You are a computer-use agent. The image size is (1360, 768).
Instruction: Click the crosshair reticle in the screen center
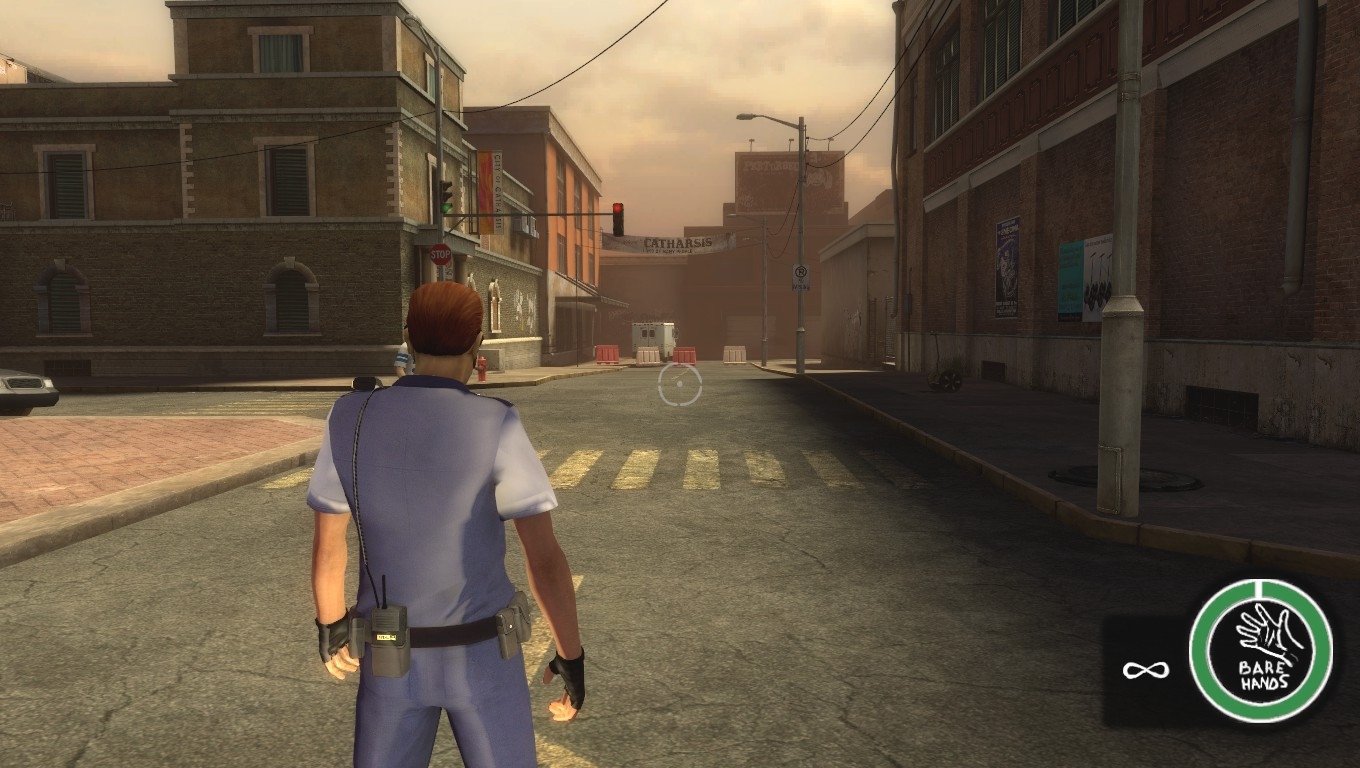[x=679, y=384]
